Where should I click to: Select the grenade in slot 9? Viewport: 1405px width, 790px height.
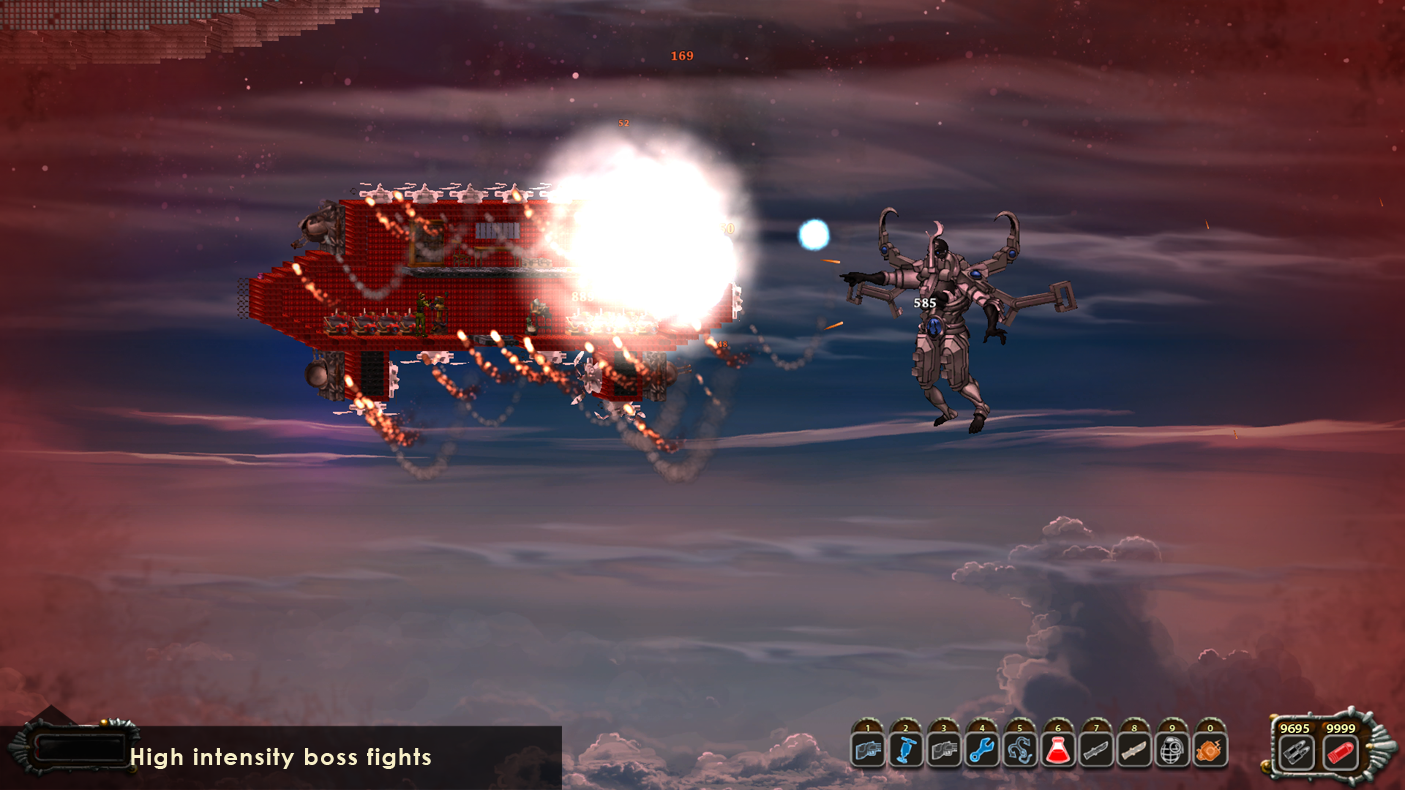pyautogui.click(x=1171, y=748)
